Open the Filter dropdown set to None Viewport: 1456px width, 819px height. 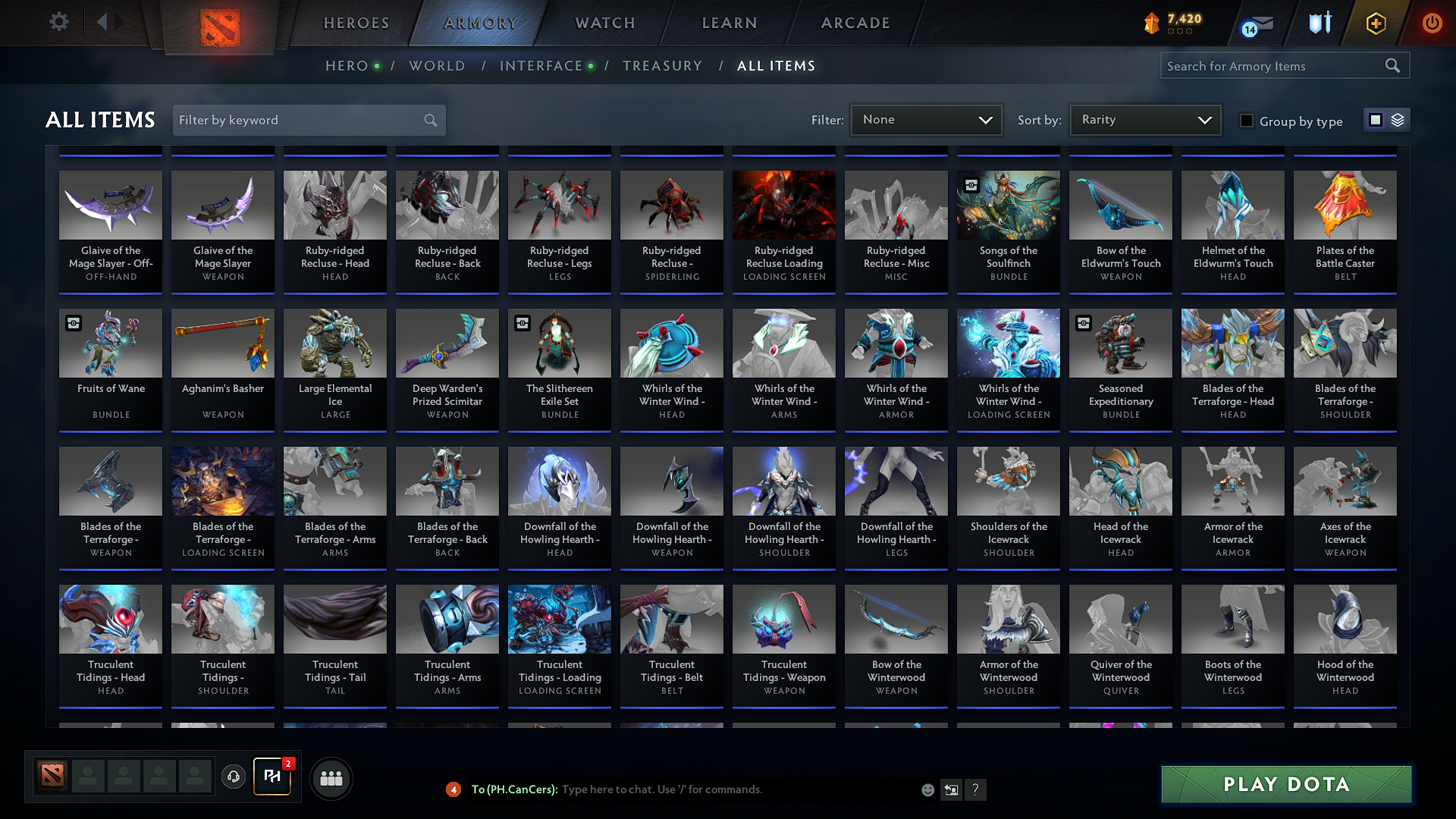click(926, 119)
